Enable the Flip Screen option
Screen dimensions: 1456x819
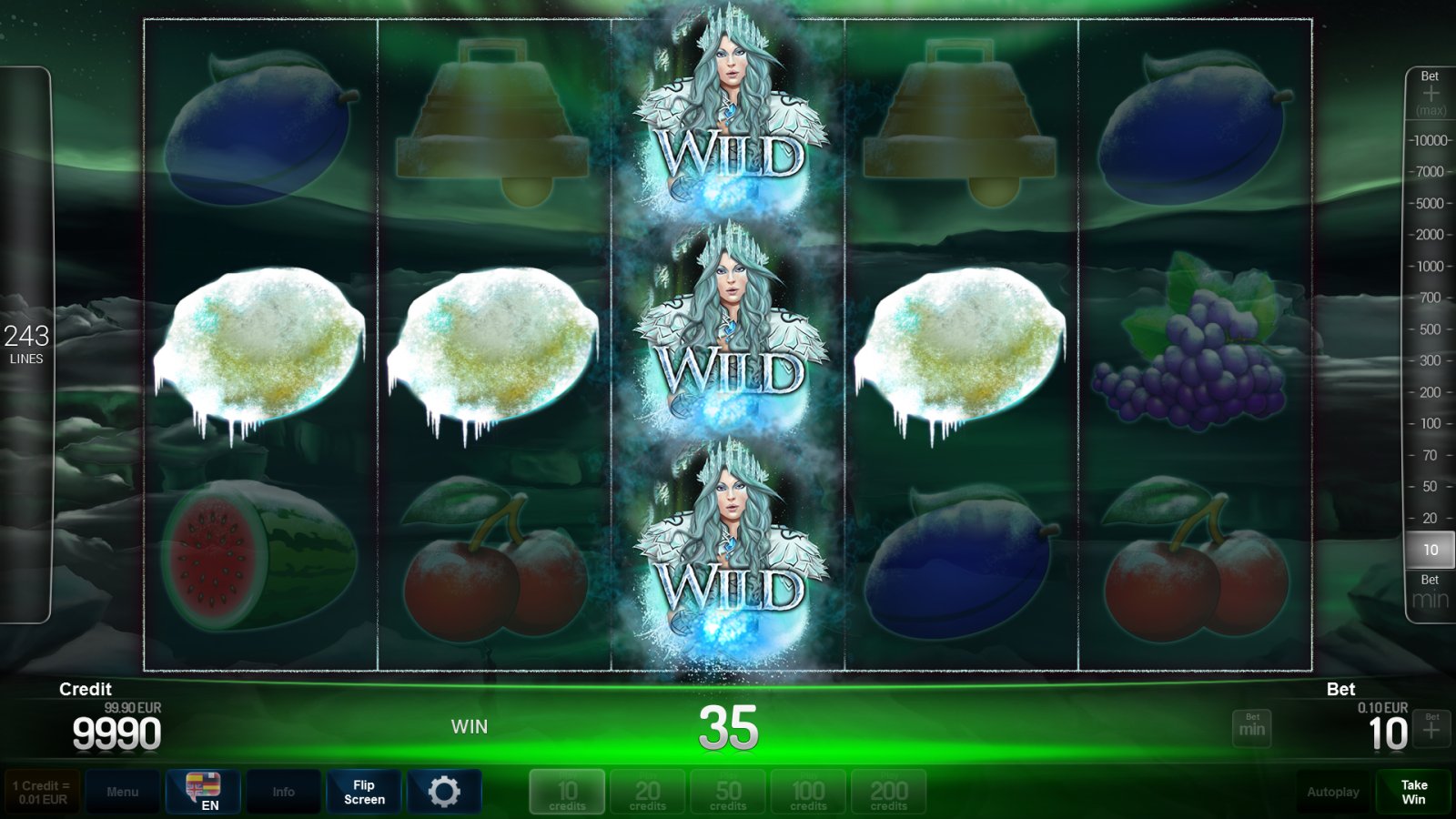point(364,791)
